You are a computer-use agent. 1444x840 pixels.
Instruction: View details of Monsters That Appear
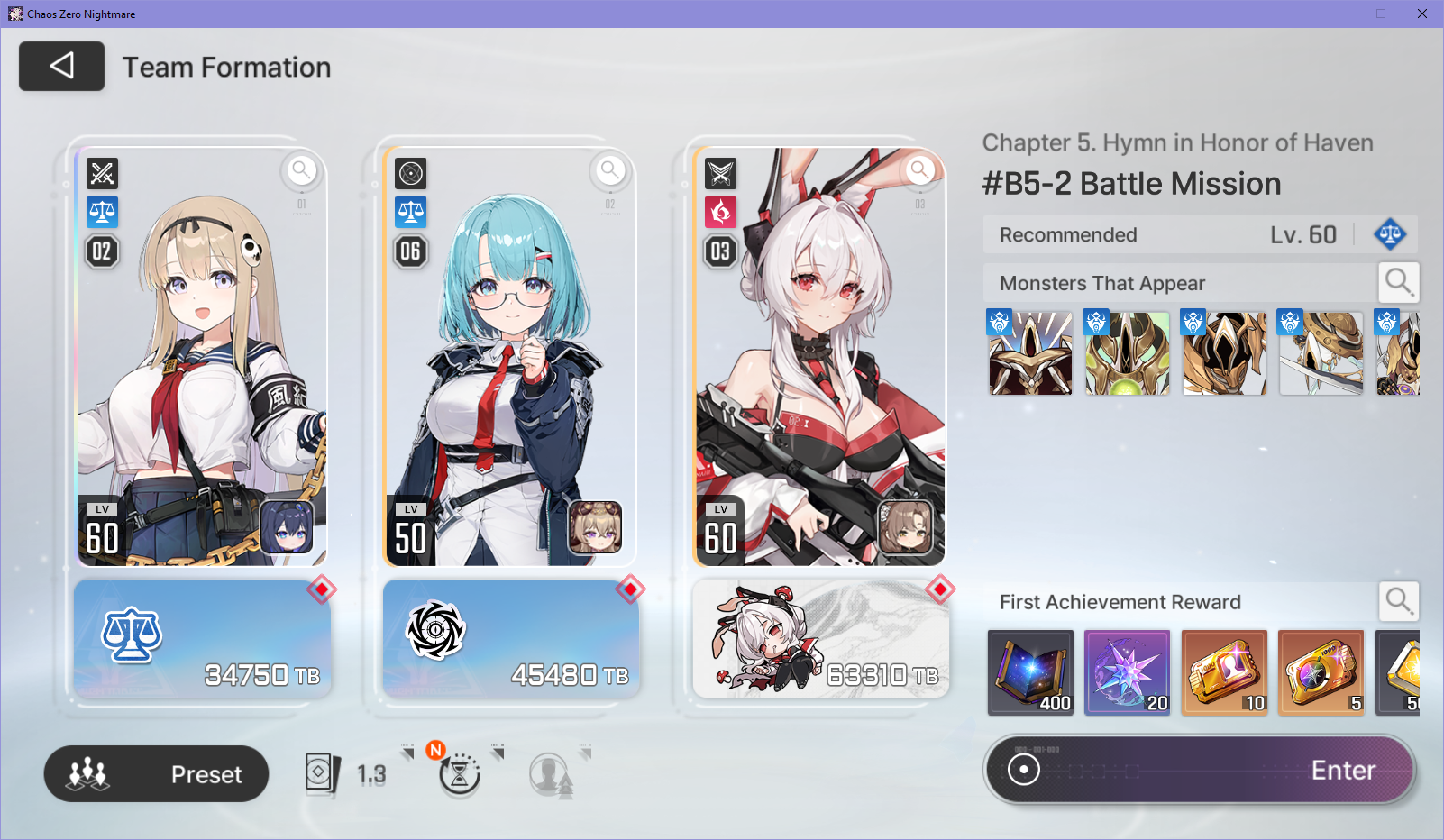pos(1398,282)
